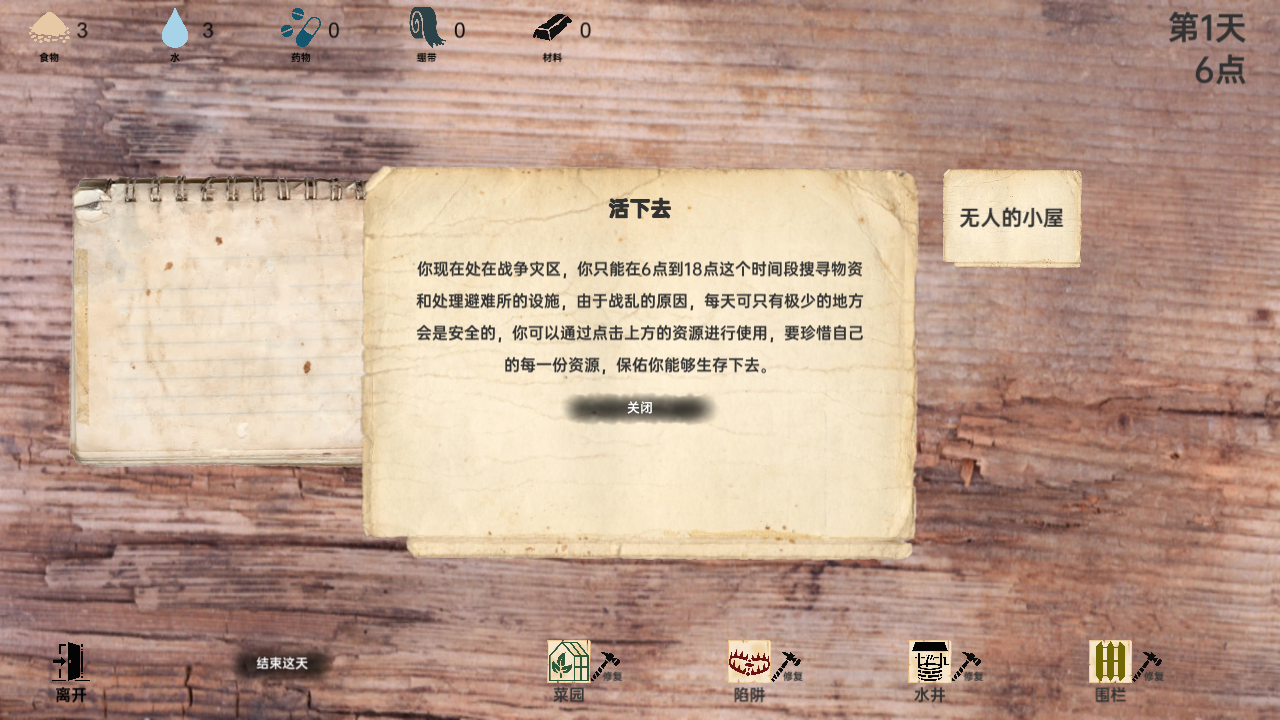Open the 无人的小屋 location card

1011,214
